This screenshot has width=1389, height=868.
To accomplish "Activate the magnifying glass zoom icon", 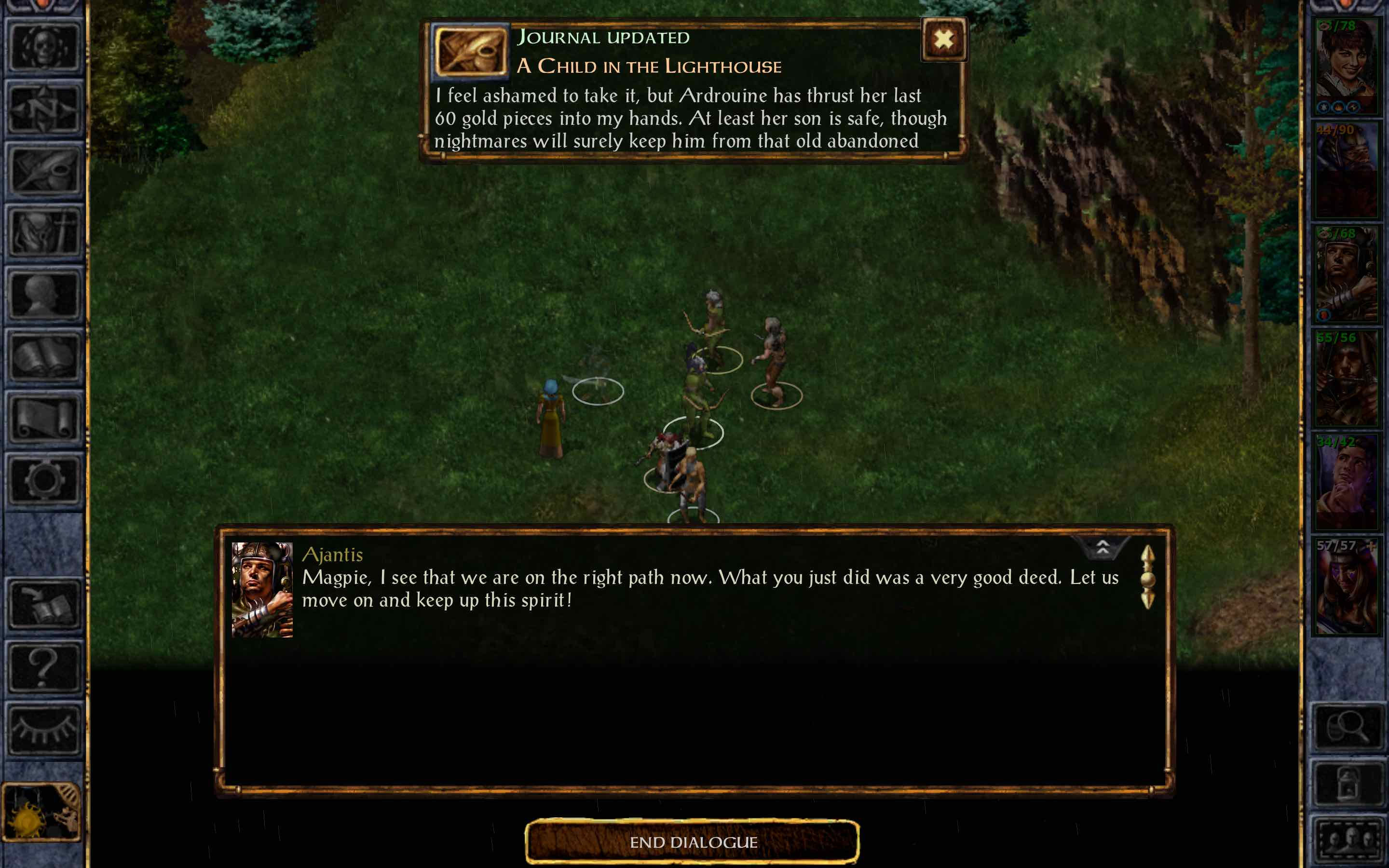I will click(1349, 726).
